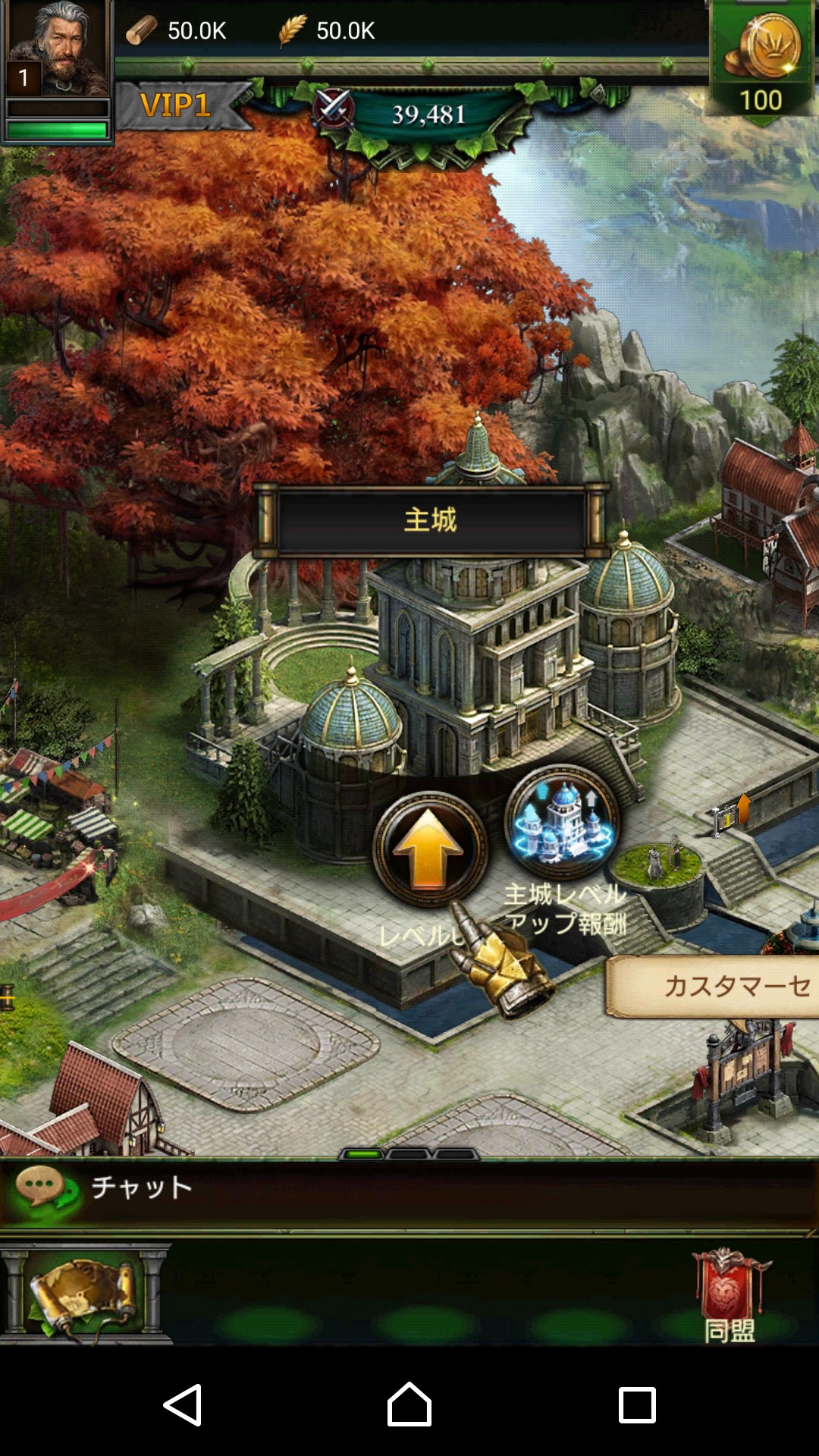The width and height of the screenshot is (819, 1456).
Task: Open the カスタマーセ customer support banner
Action: 714,986
